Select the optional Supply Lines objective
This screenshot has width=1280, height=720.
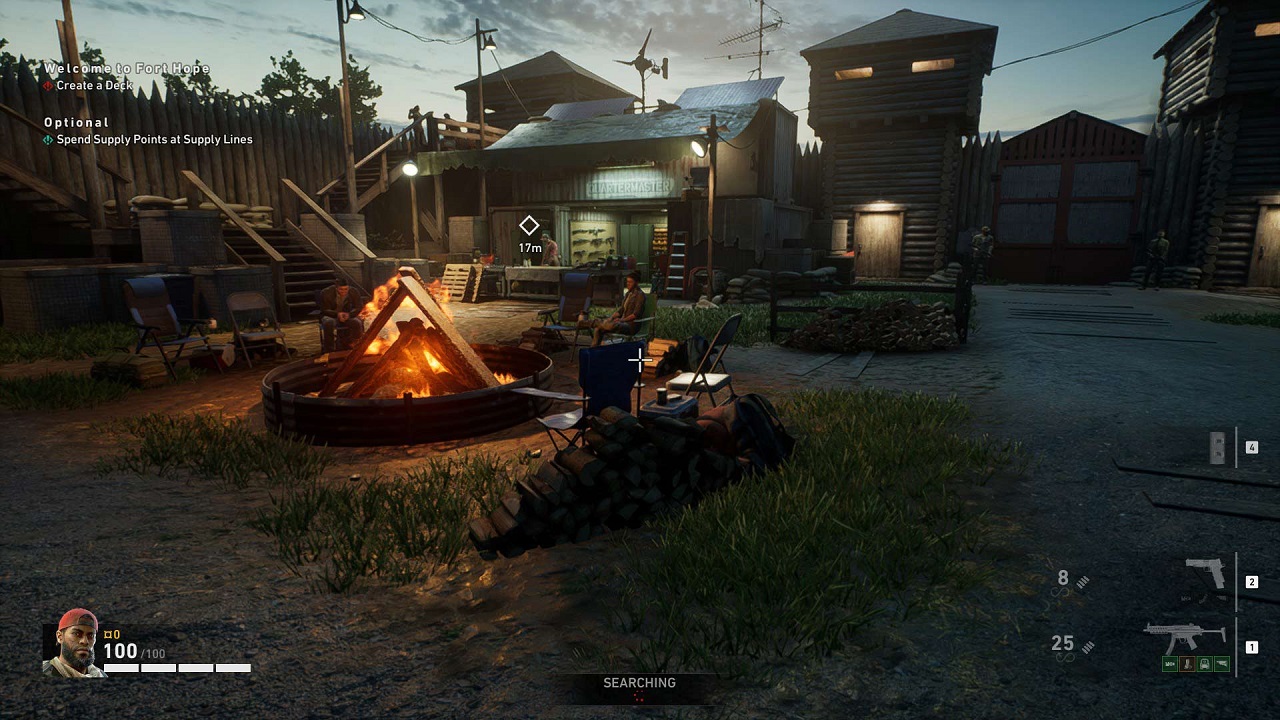pos(154,140)
